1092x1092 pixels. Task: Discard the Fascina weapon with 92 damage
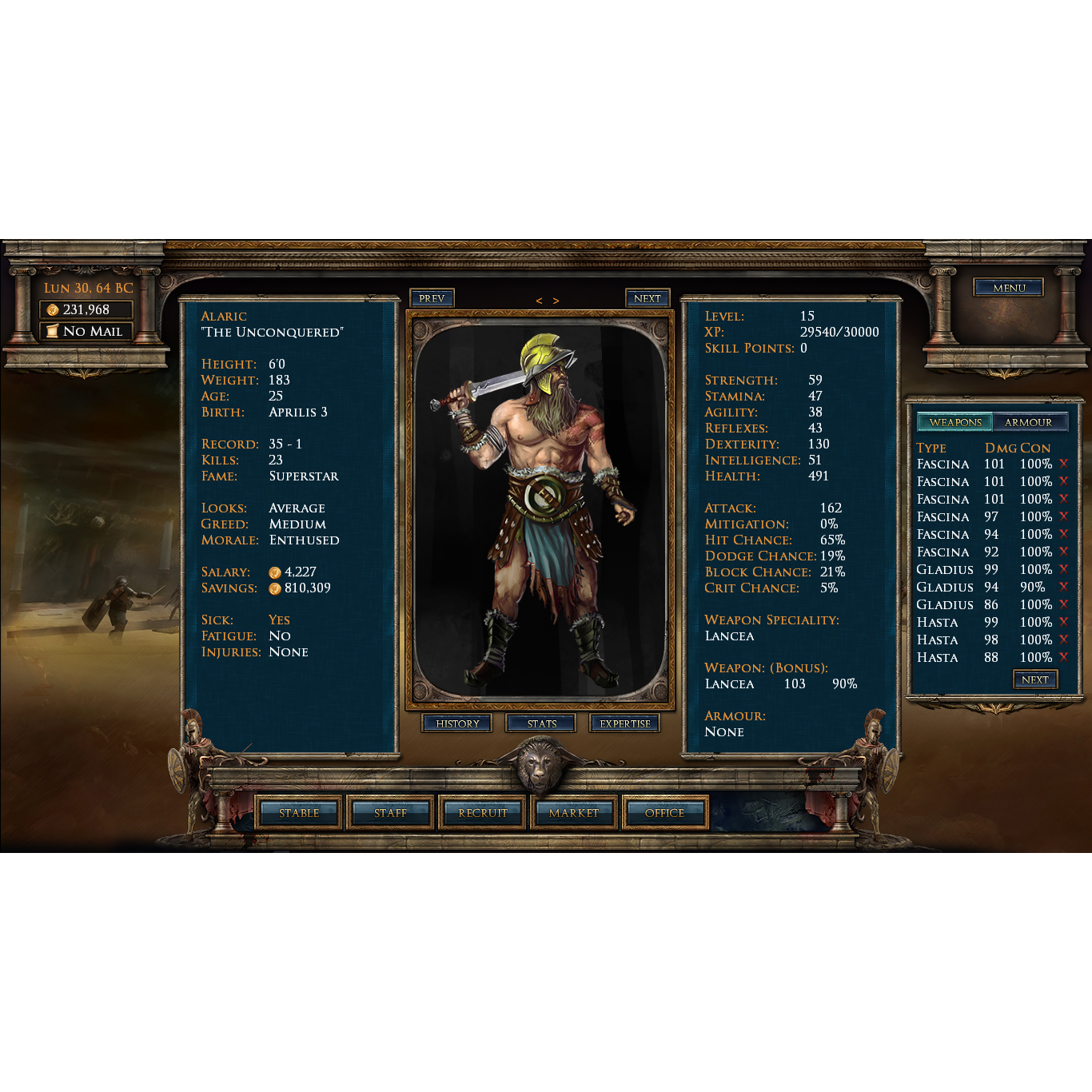coord(1063,552)
